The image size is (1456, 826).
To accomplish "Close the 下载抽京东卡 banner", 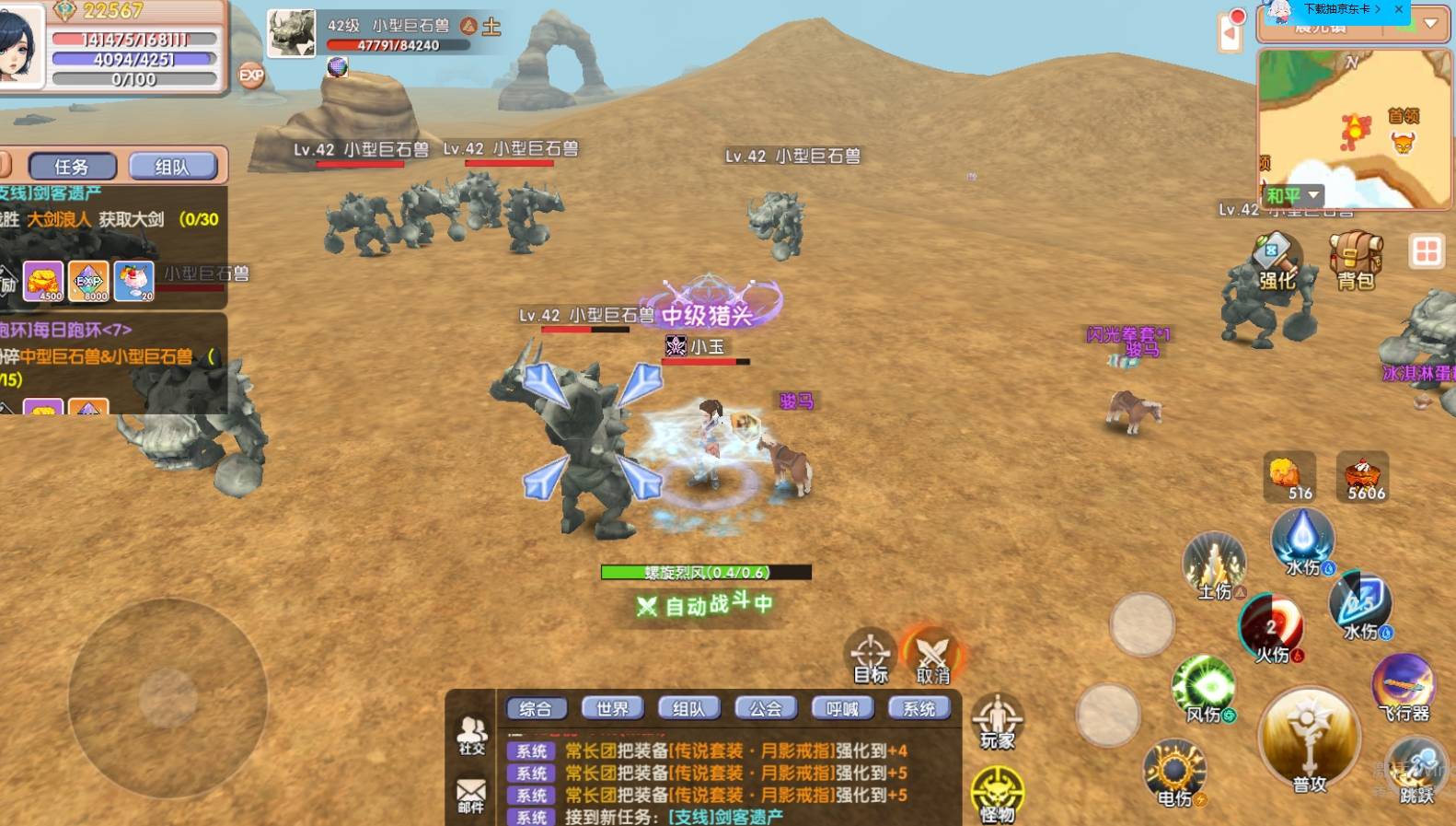I will click(x=1399, y=9).
